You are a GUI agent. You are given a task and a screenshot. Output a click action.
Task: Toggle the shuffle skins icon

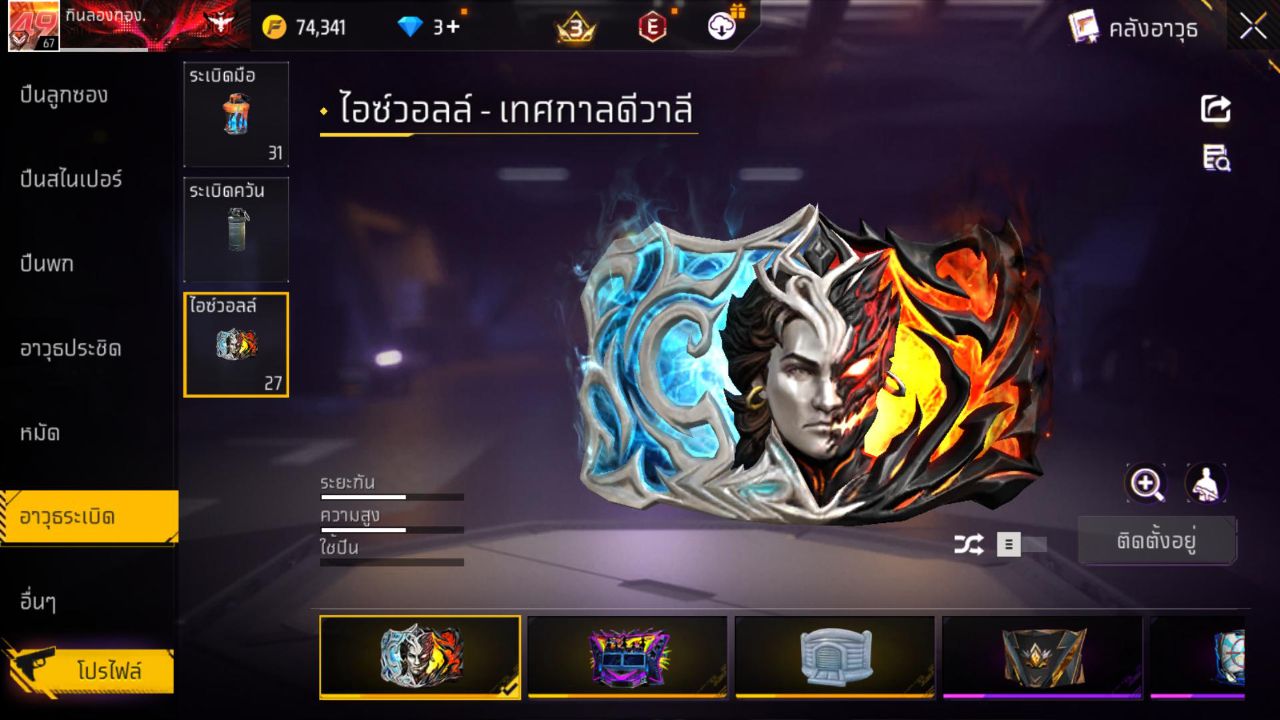coord(968,544)
